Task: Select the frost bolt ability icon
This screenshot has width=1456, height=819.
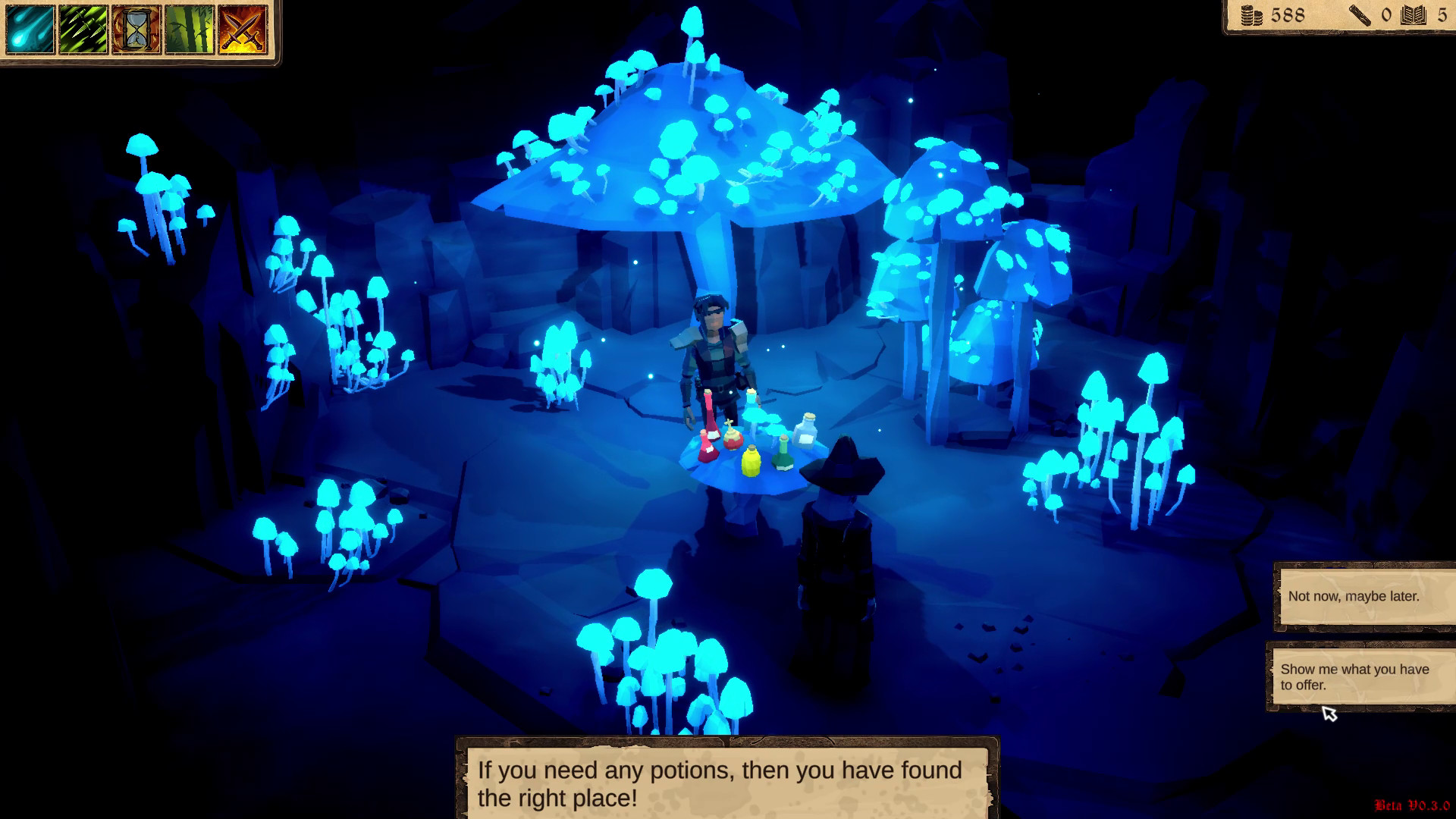Action: pyautogui.click(x=29, y=30)
